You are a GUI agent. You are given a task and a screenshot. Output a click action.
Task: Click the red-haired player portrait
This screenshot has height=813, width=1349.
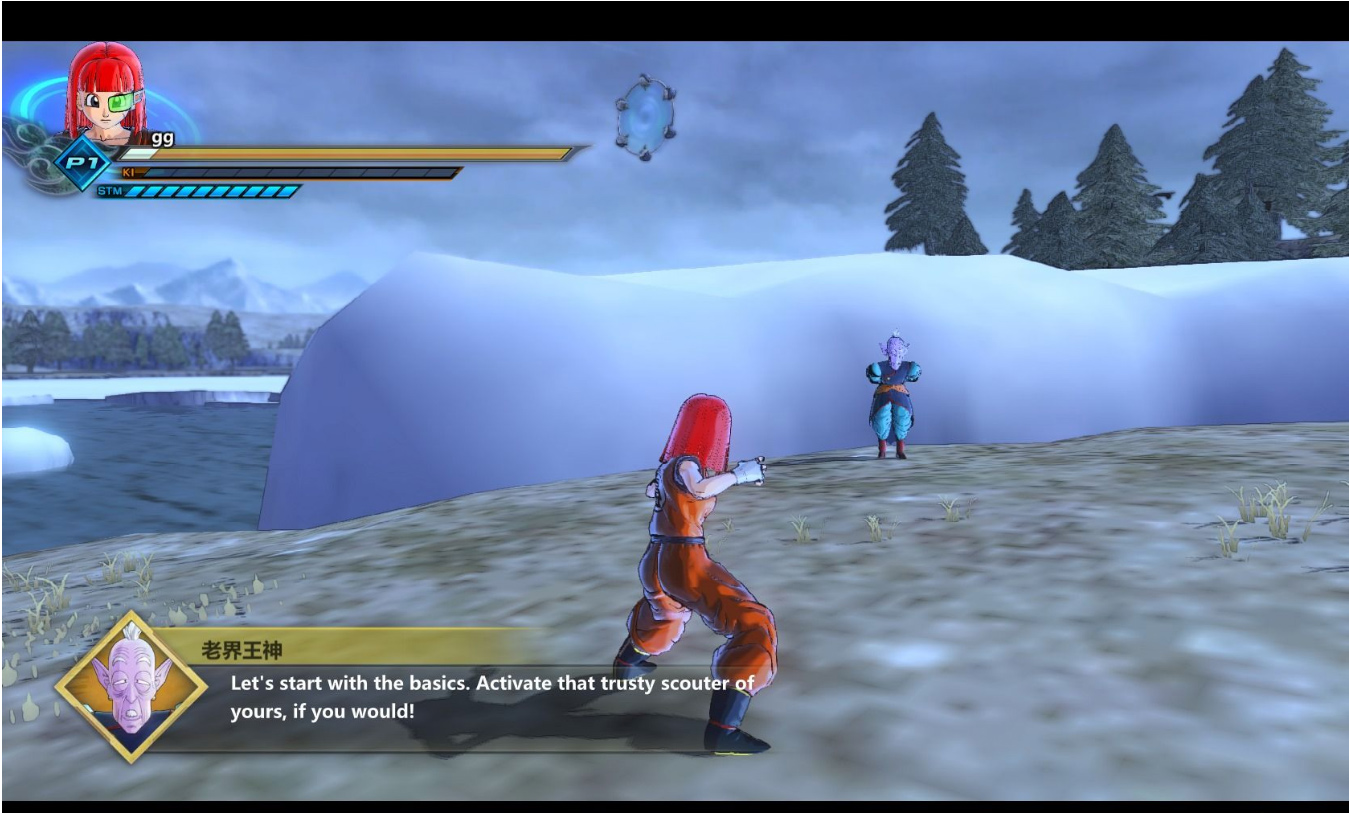pos(106,93)
